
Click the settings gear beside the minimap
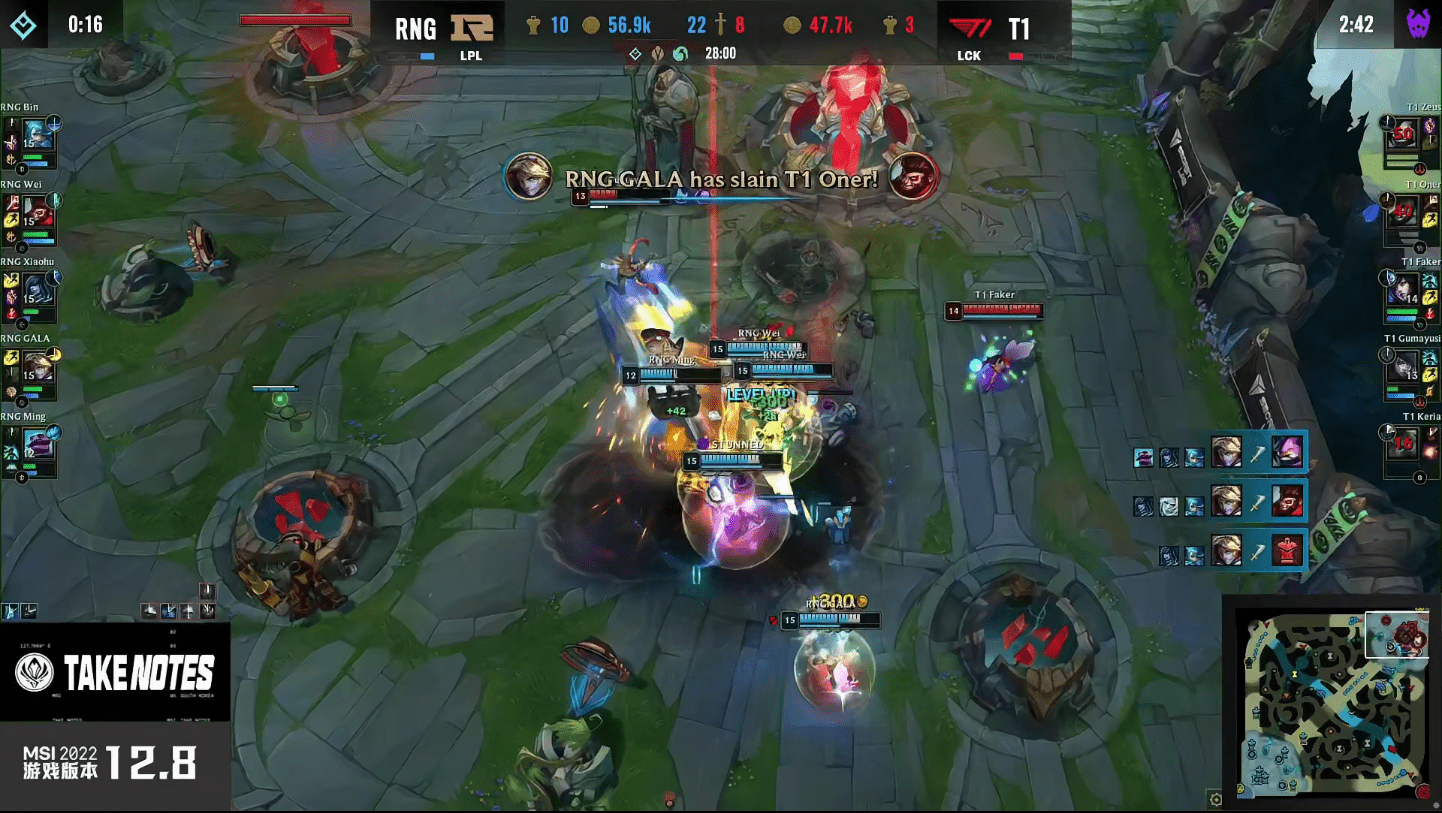1215,799
